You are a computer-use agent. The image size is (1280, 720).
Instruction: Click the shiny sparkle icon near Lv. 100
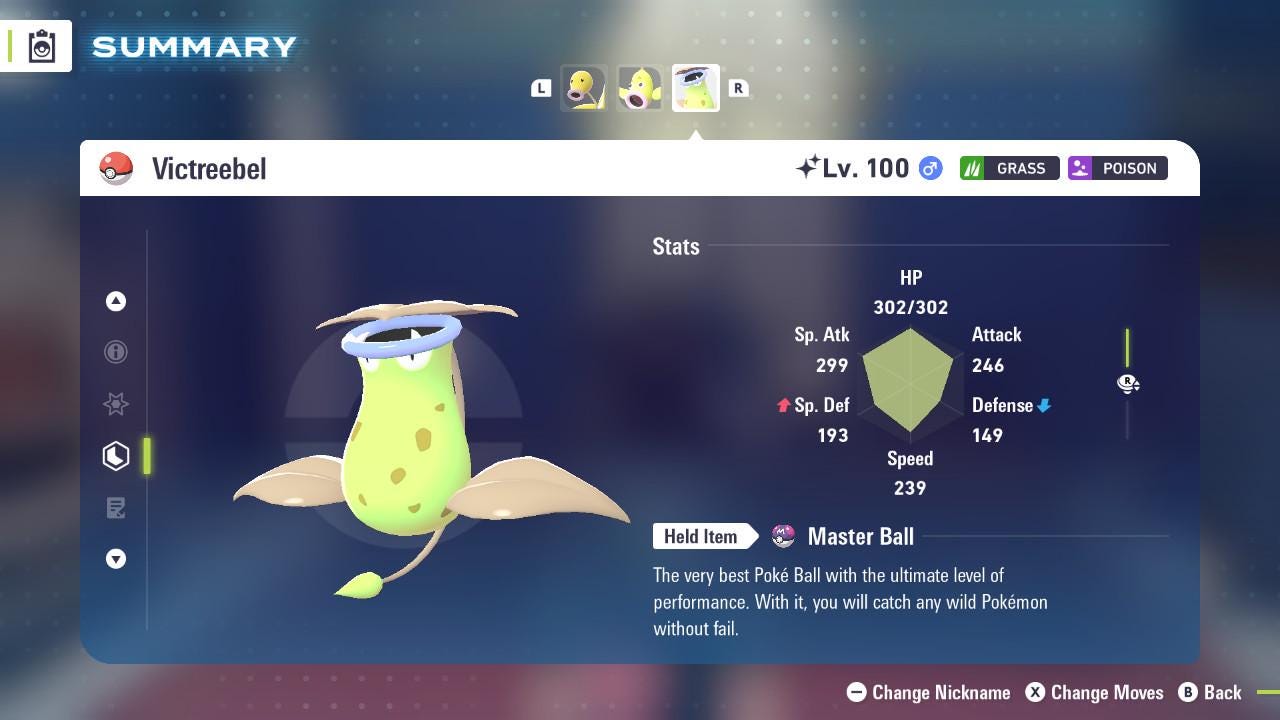812,166
